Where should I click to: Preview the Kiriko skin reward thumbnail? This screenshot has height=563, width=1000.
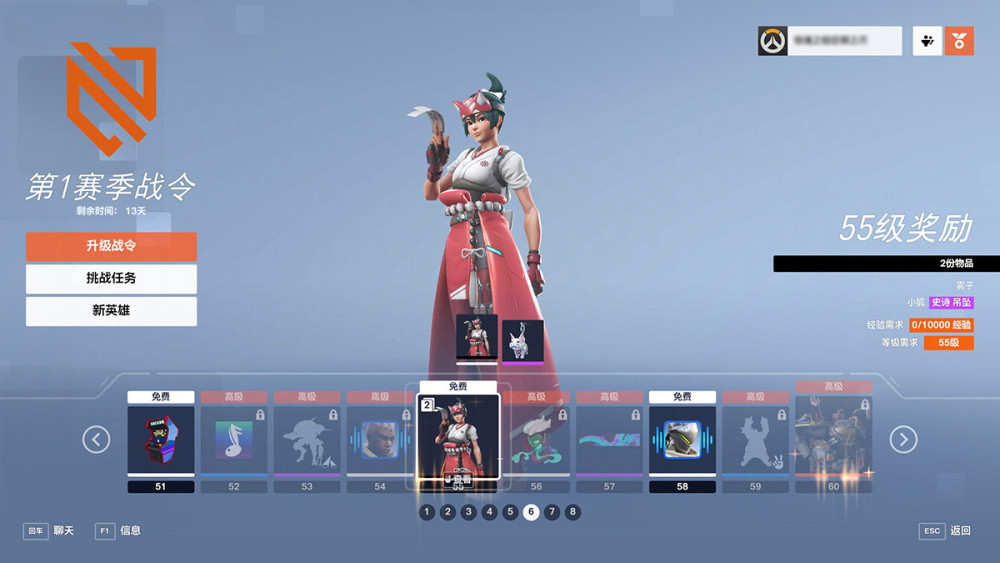click(x=476, y=337)
